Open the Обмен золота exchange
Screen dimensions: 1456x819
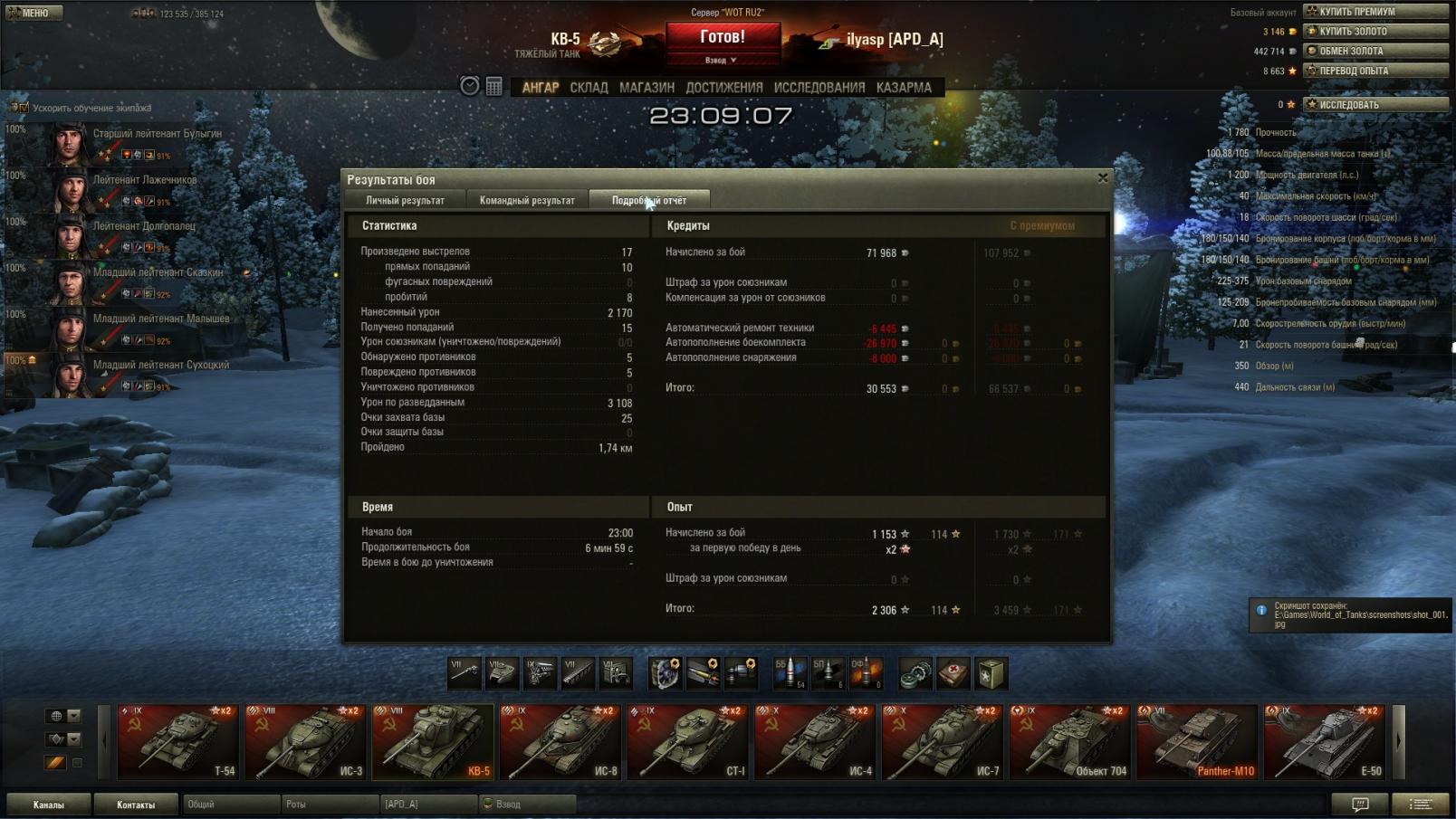click(1375, 52)
